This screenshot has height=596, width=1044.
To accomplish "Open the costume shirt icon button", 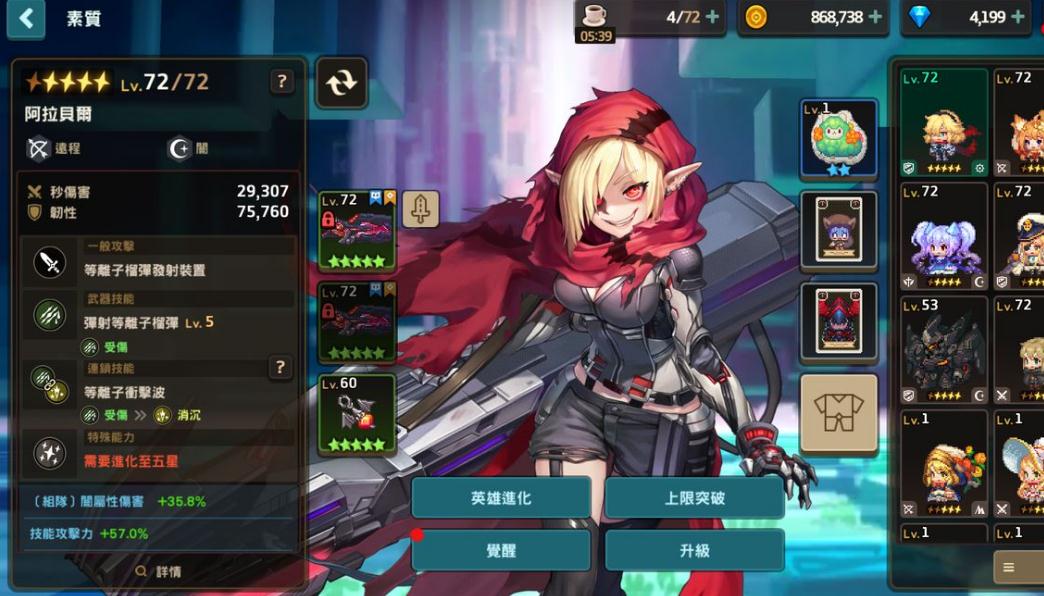I will pos(838,414).
